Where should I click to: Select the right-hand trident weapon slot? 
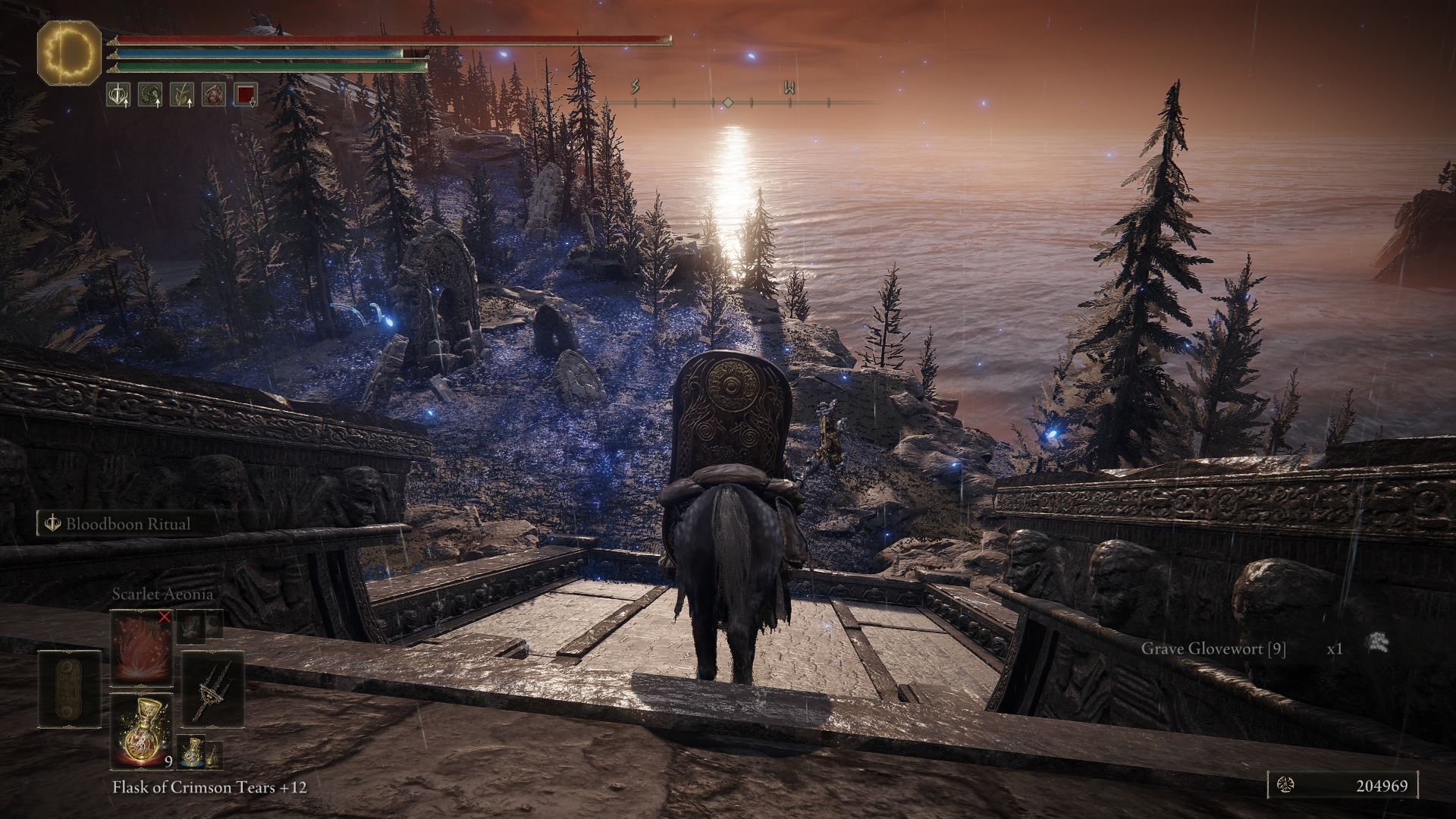pyautogui.click(x=212, y=689)
